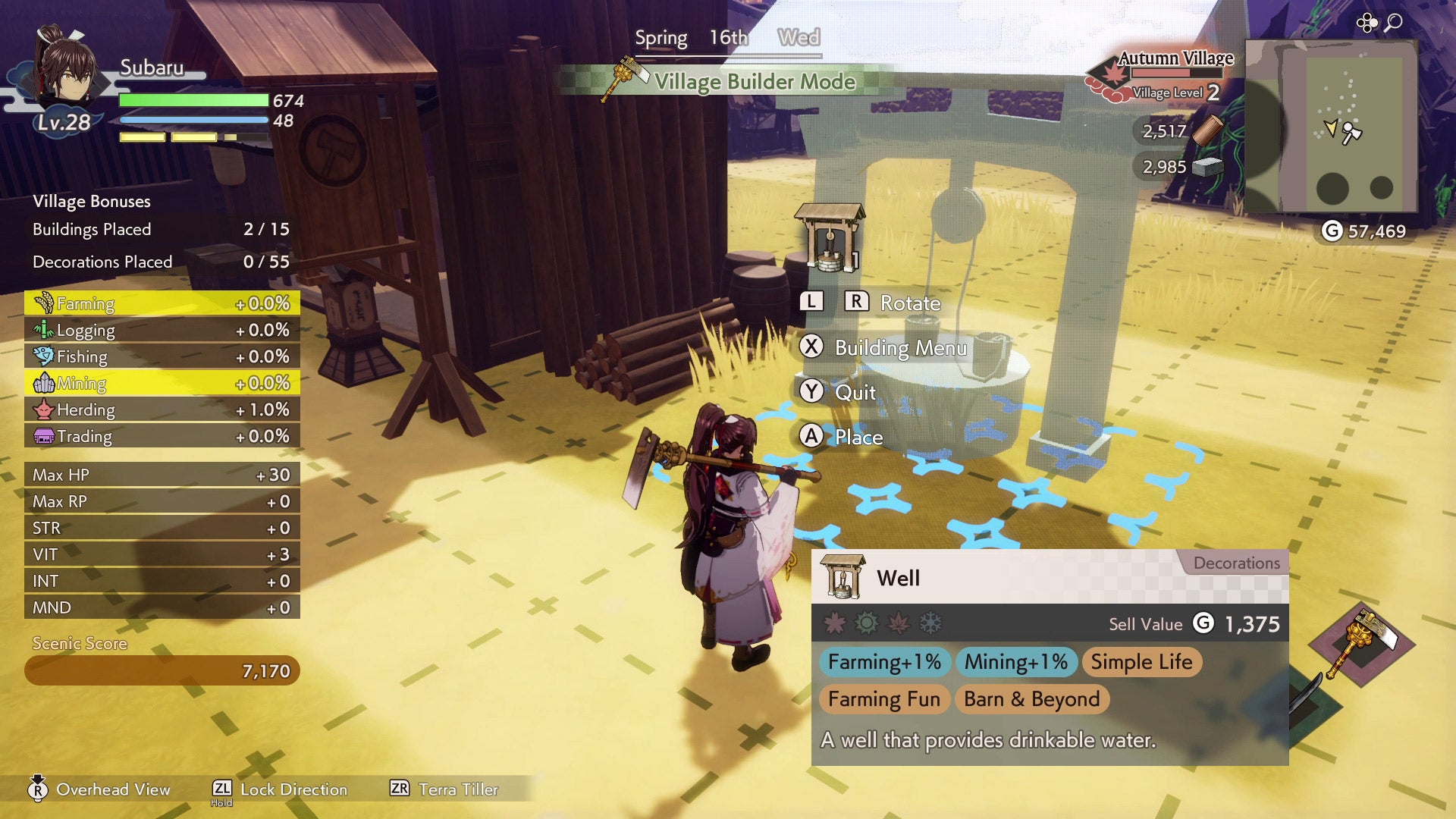This screenshot has height=819, width=1456.
Task: Open the Decorations category on the Well panel
Action: point(1237,563)
